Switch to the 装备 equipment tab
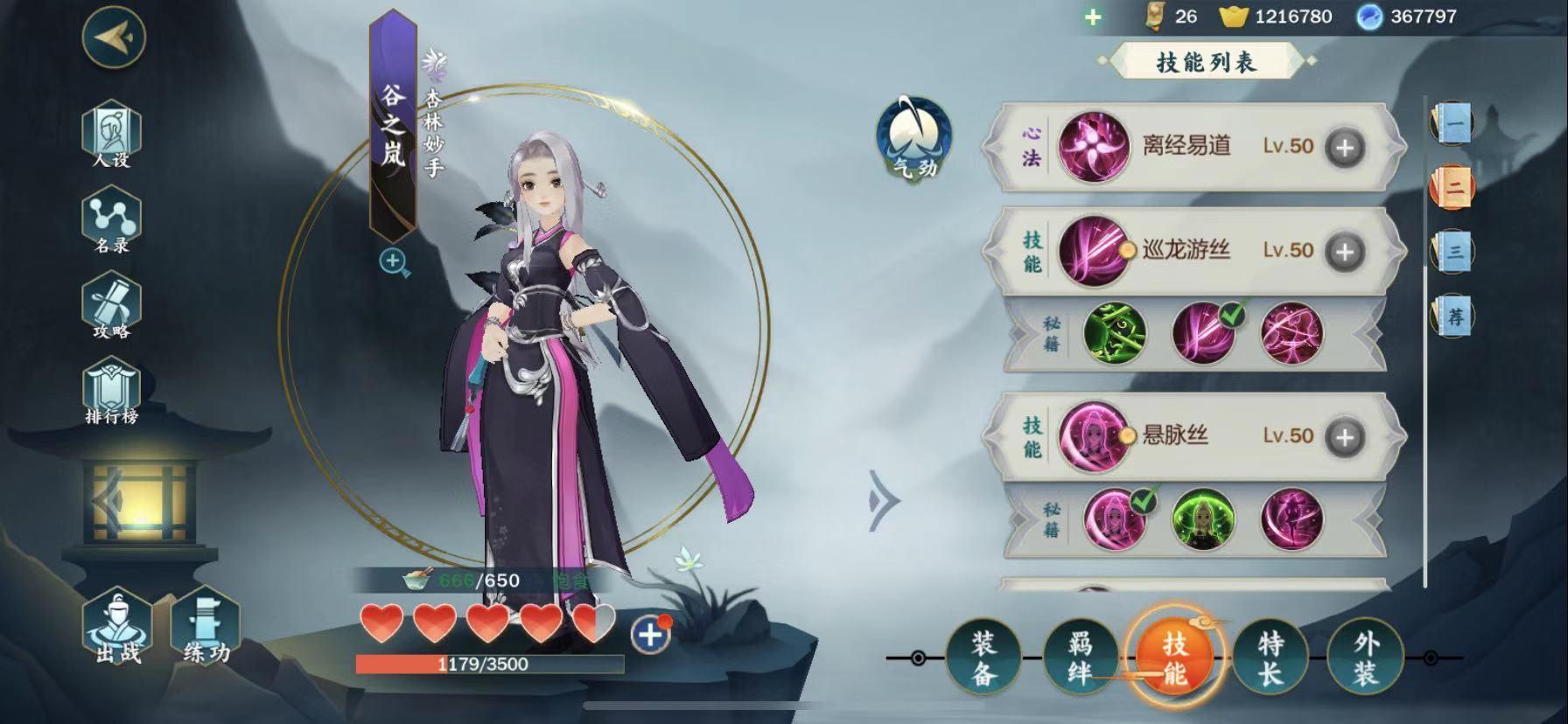Image resolution: width=1568 pixels, height=724 pixels. click(983, 658)
